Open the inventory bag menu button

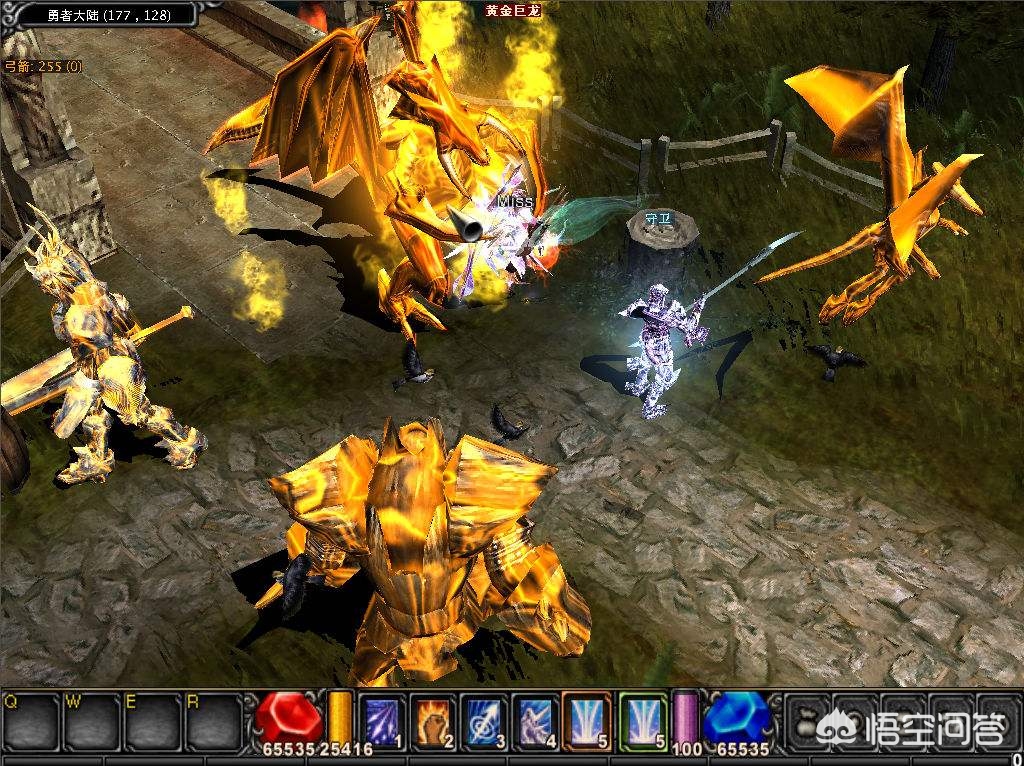click(806, 721)
